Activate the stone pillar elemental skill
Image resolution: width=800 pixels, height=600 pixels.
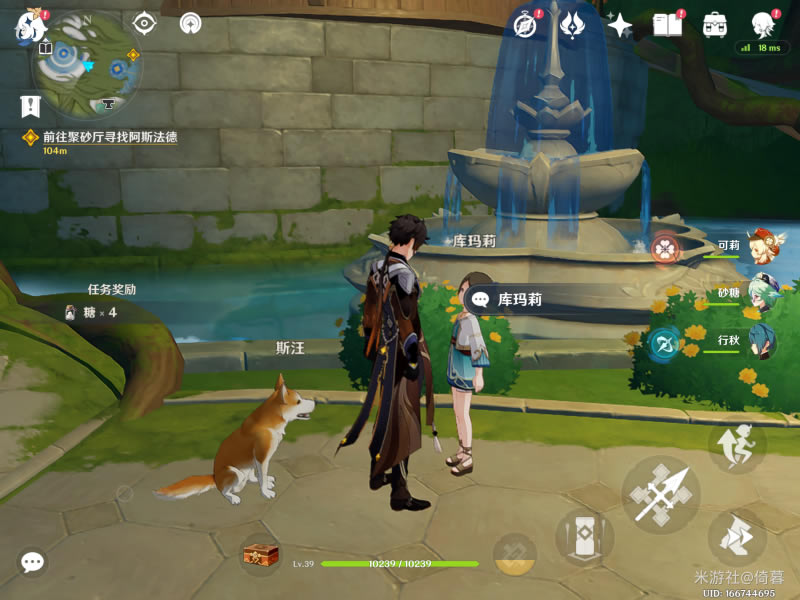[584, 537]
